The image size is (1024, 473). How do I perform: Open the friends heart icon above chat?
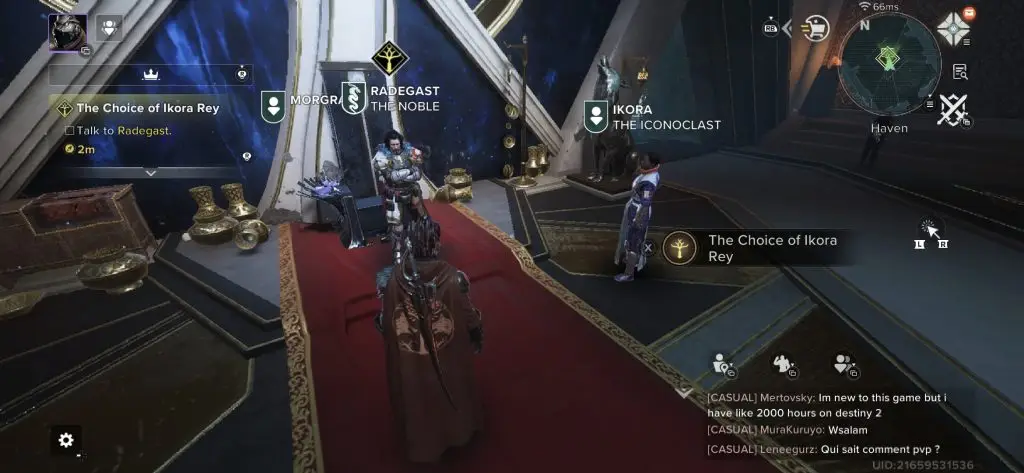[x=845, y=365]
